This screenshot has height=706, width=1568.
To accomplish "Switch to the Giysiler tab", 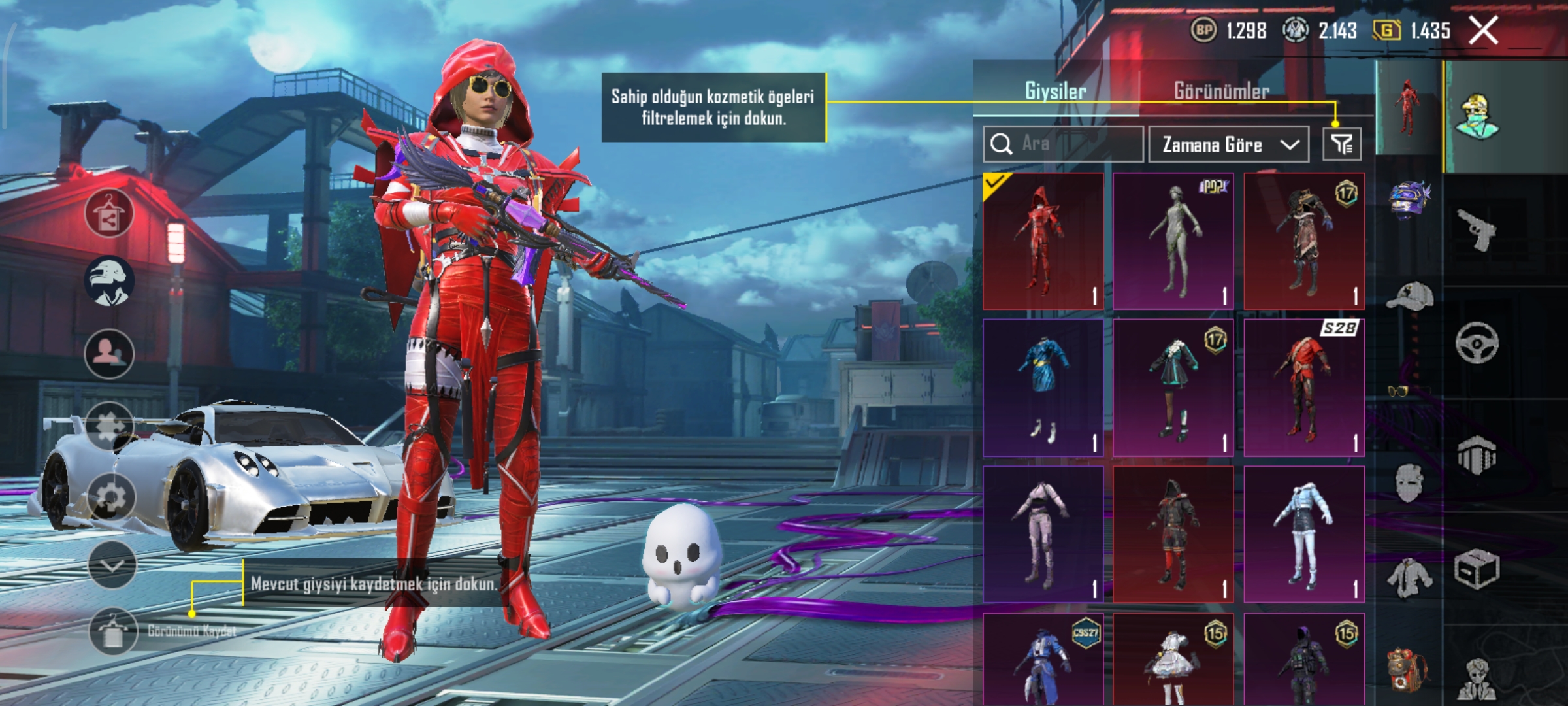I will 1055,91.
